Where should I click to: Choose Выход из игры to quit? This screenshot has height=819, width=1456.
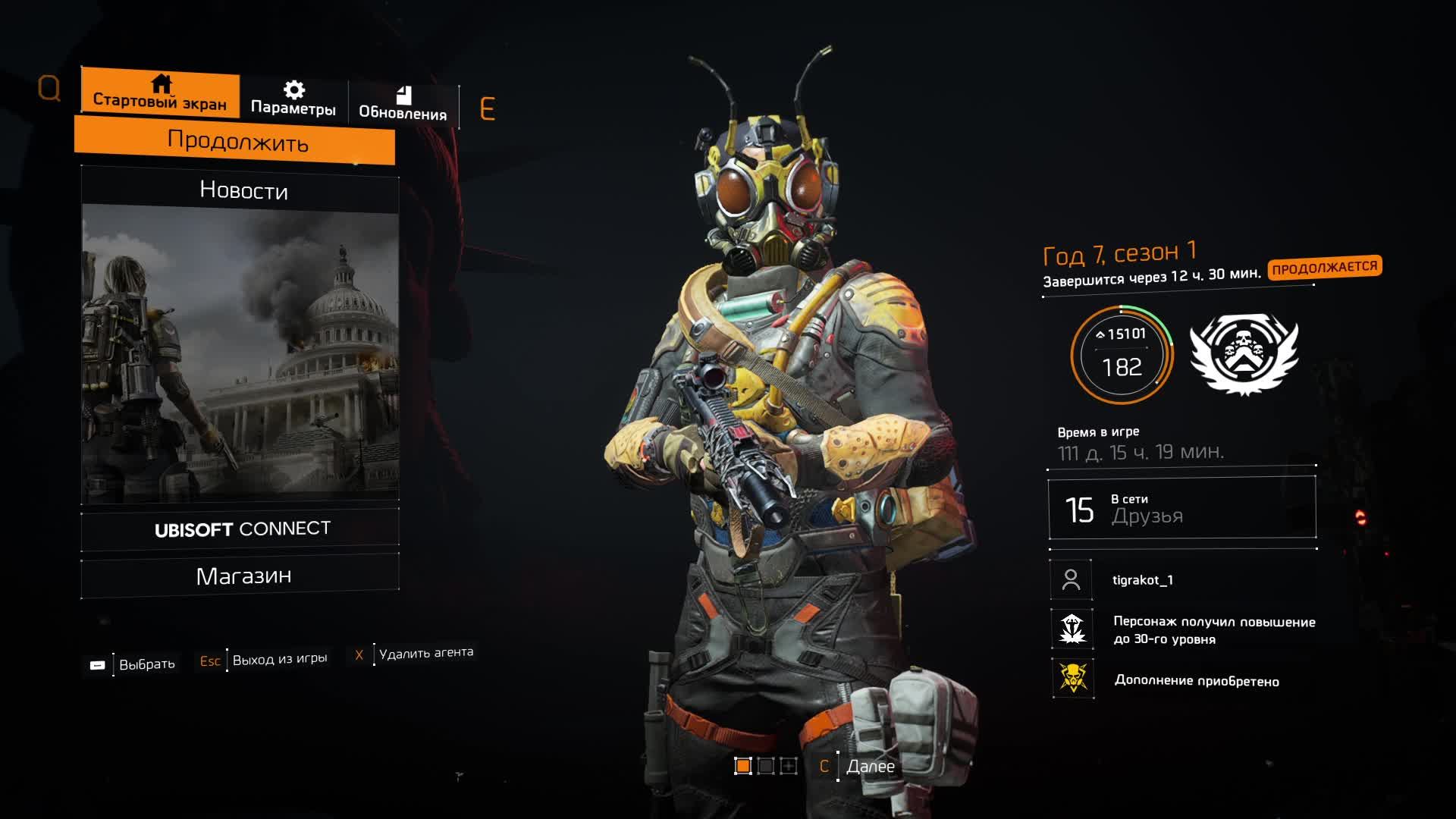point(279,660)
